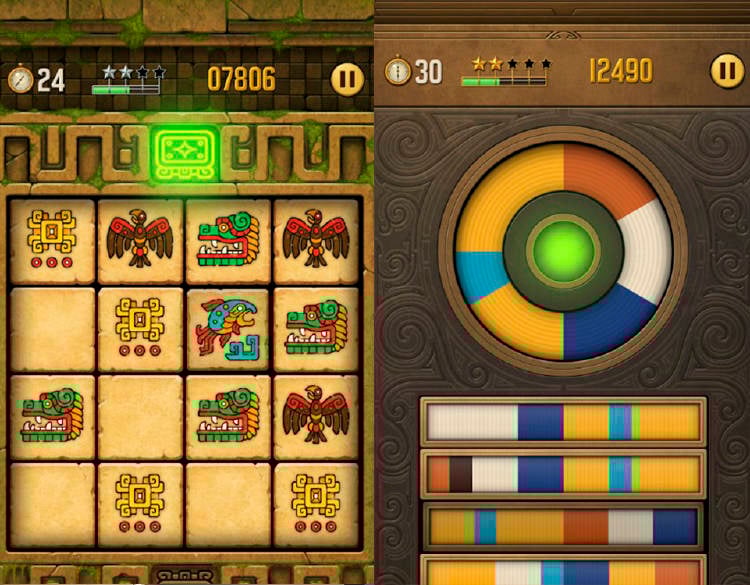Pause the game showing score 12490
The width and height of the screenshot is (750, 585).
click(x=727, y=70)
